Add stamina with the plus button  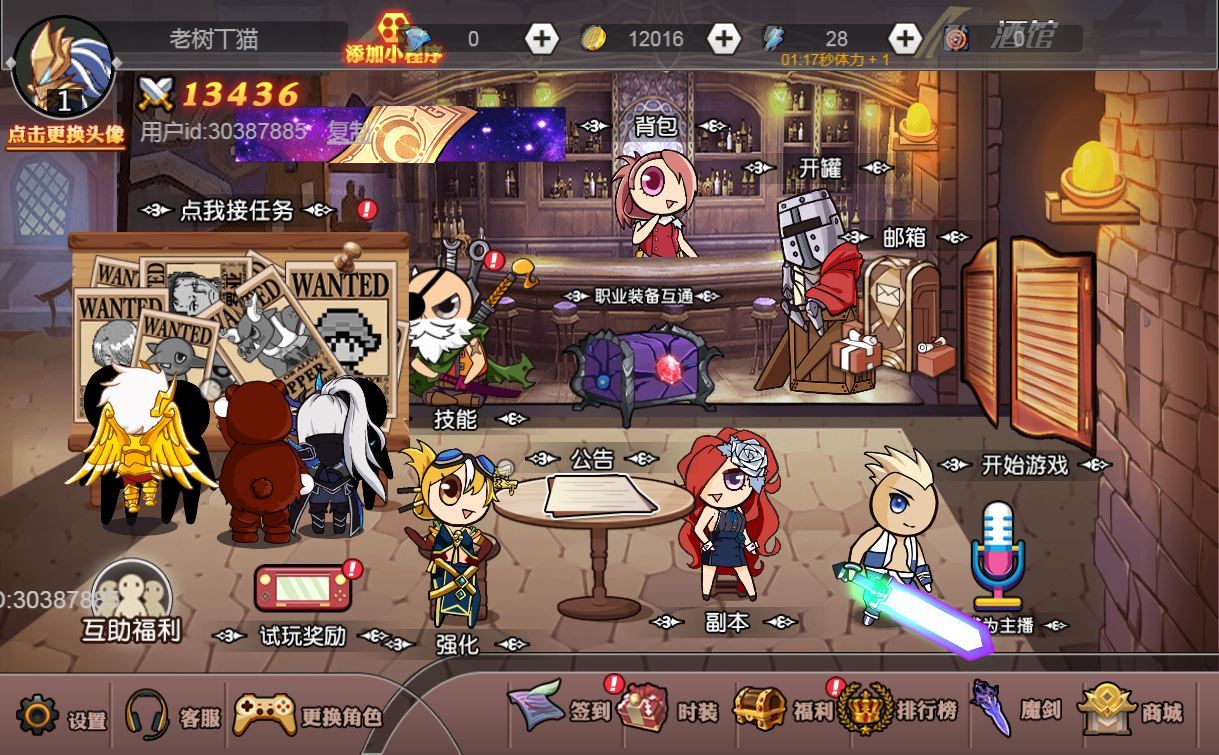(904, 39)
